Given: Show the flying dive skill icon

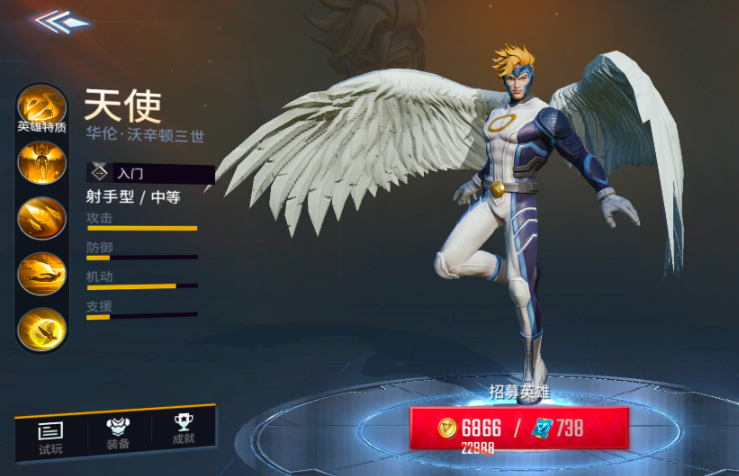Looking at the screenshot, I should [x=41, y=273].
